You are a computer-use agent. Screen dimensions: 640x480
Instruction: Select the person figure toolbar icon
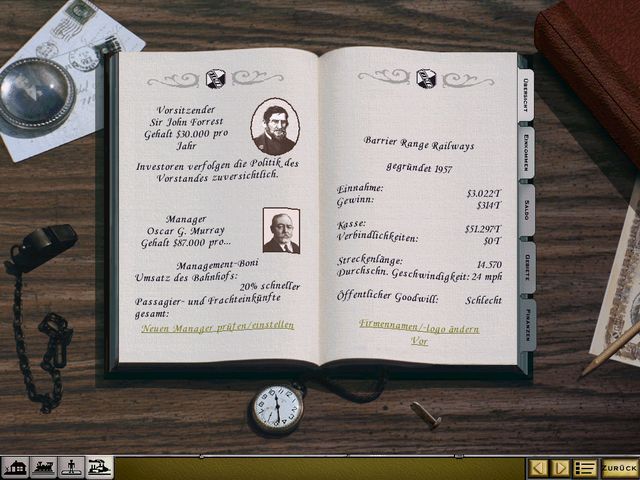click(71, 467)
